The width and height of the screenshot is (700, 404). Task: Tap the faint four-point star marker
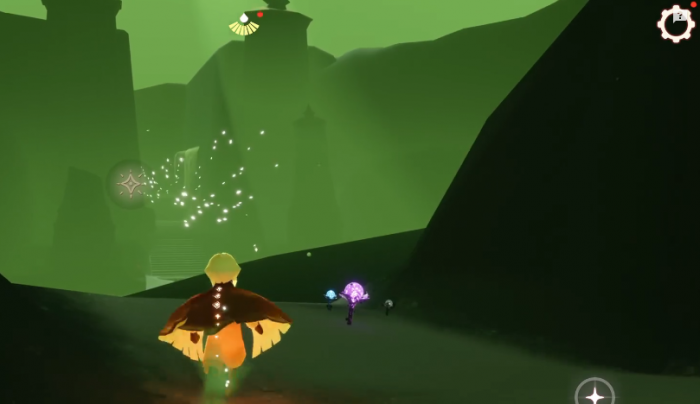pos(130,183)
